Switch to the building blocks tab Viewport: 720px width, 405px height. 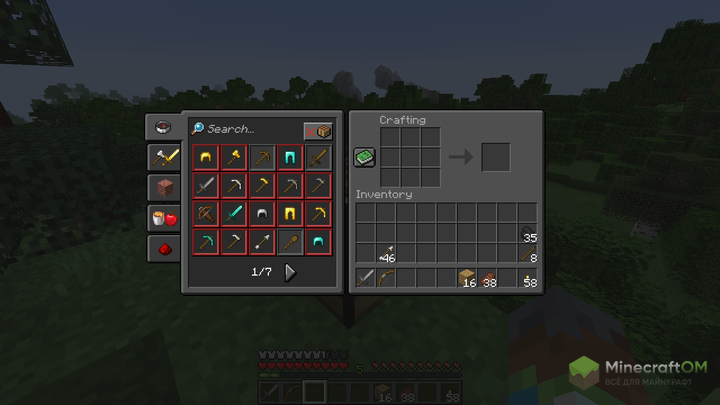(x=163, y=187)
